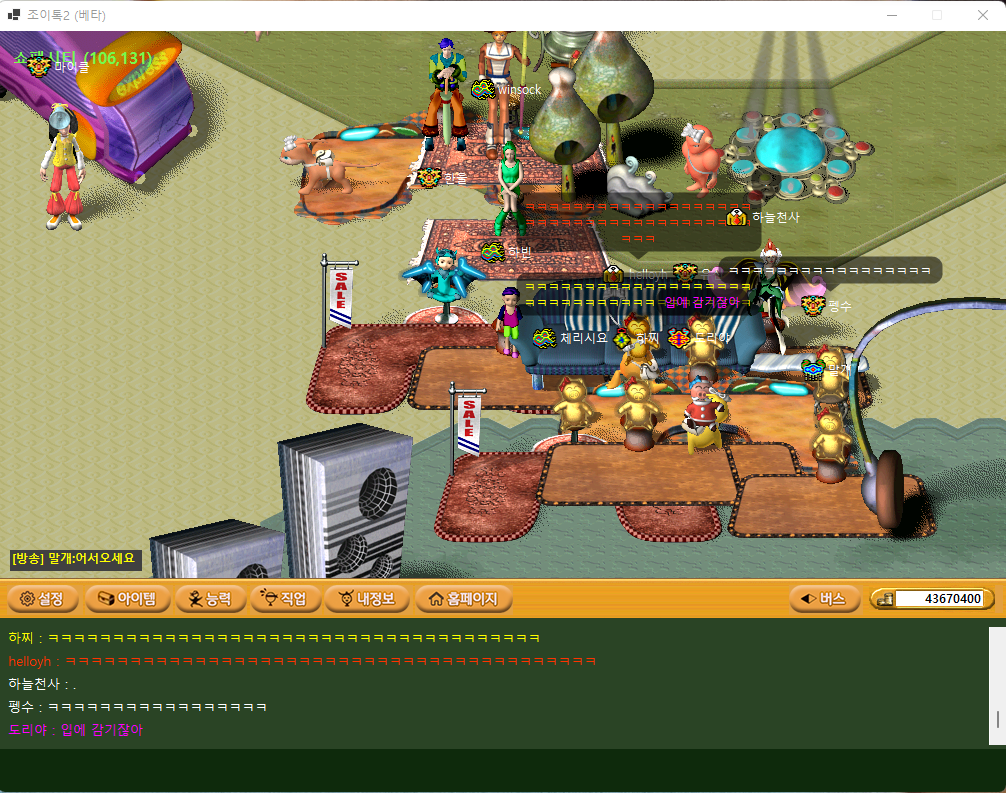Show the 능력 abilities panel
This screenshot has height=793, width=1006.
click(209, 599)
